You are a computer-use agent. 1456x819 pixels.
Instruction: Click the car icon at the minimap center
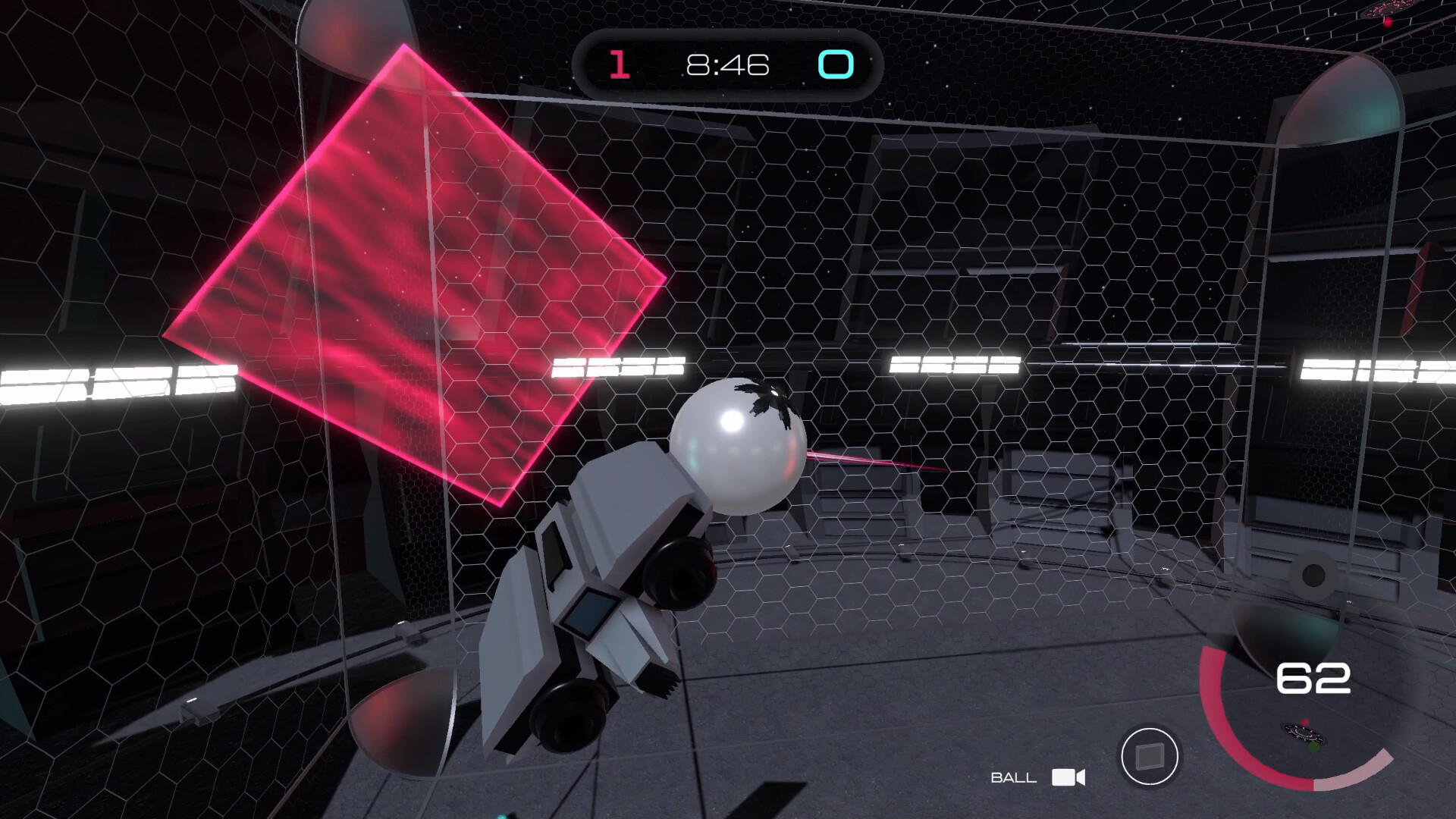tap(1303, 734)
